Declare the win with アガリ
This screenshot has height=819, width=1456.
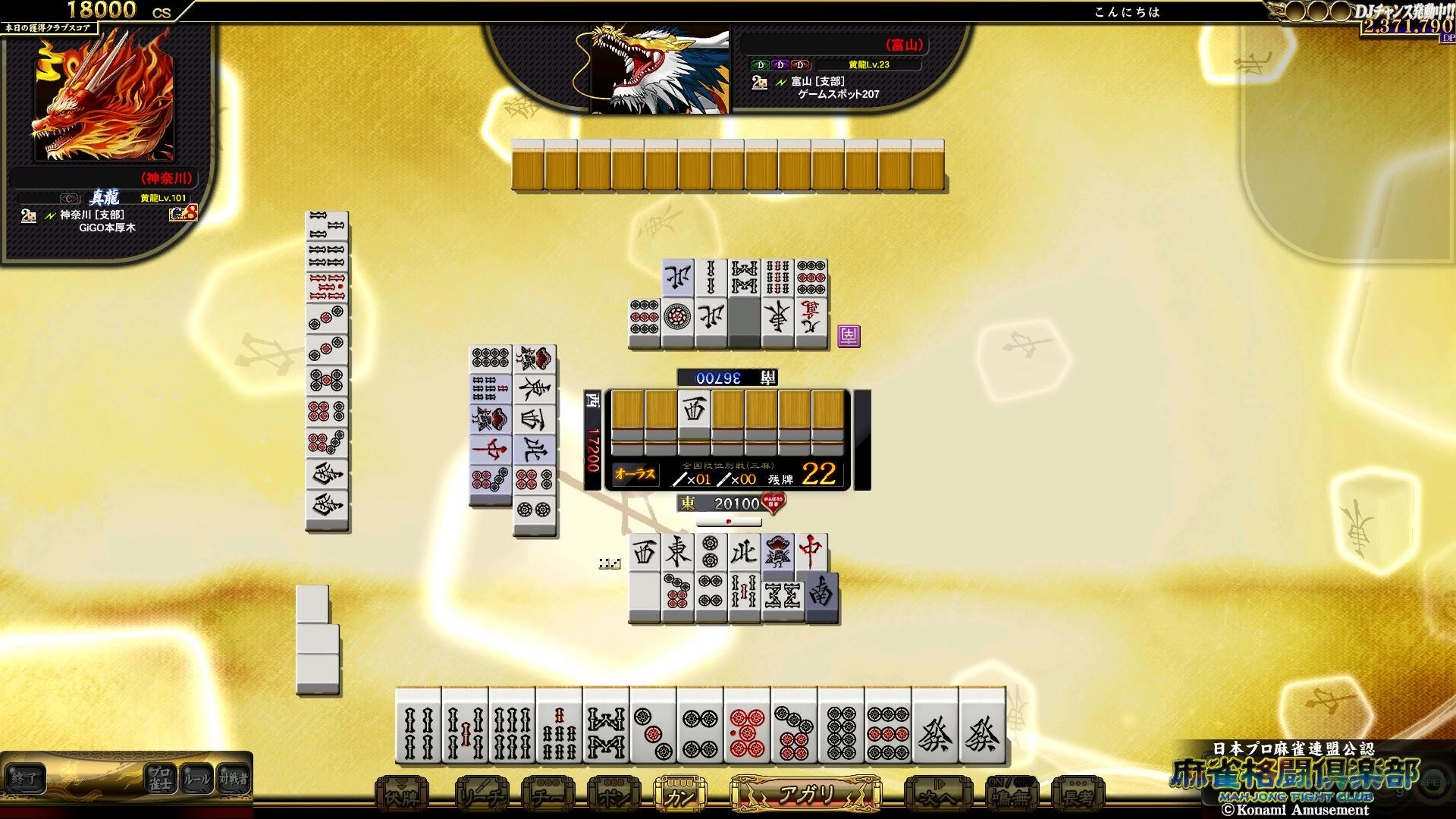pyautogui.click(x=805, y=794)
